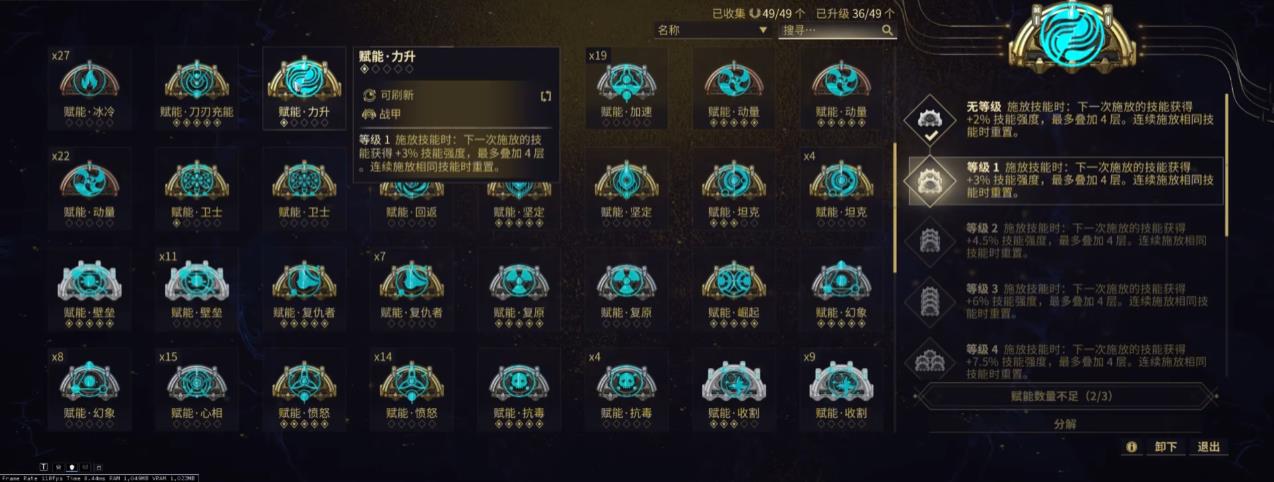Select the 赋能·力升 arcane tile
The width and height of the screenshot is (1274, 482).
point(303,89)
